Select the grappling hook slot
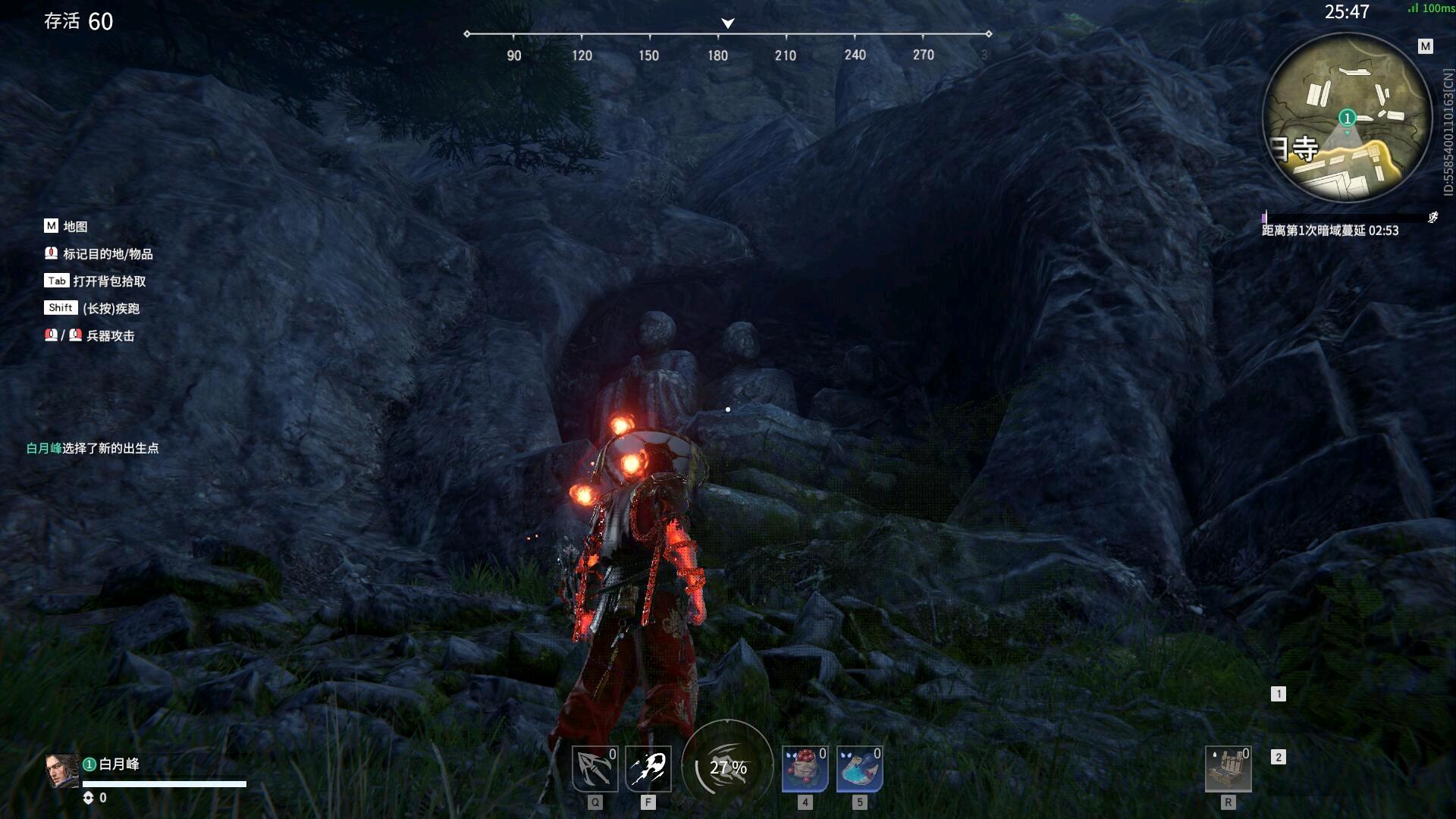Viewport: 1456px width, 819px height. coord(595,769)
